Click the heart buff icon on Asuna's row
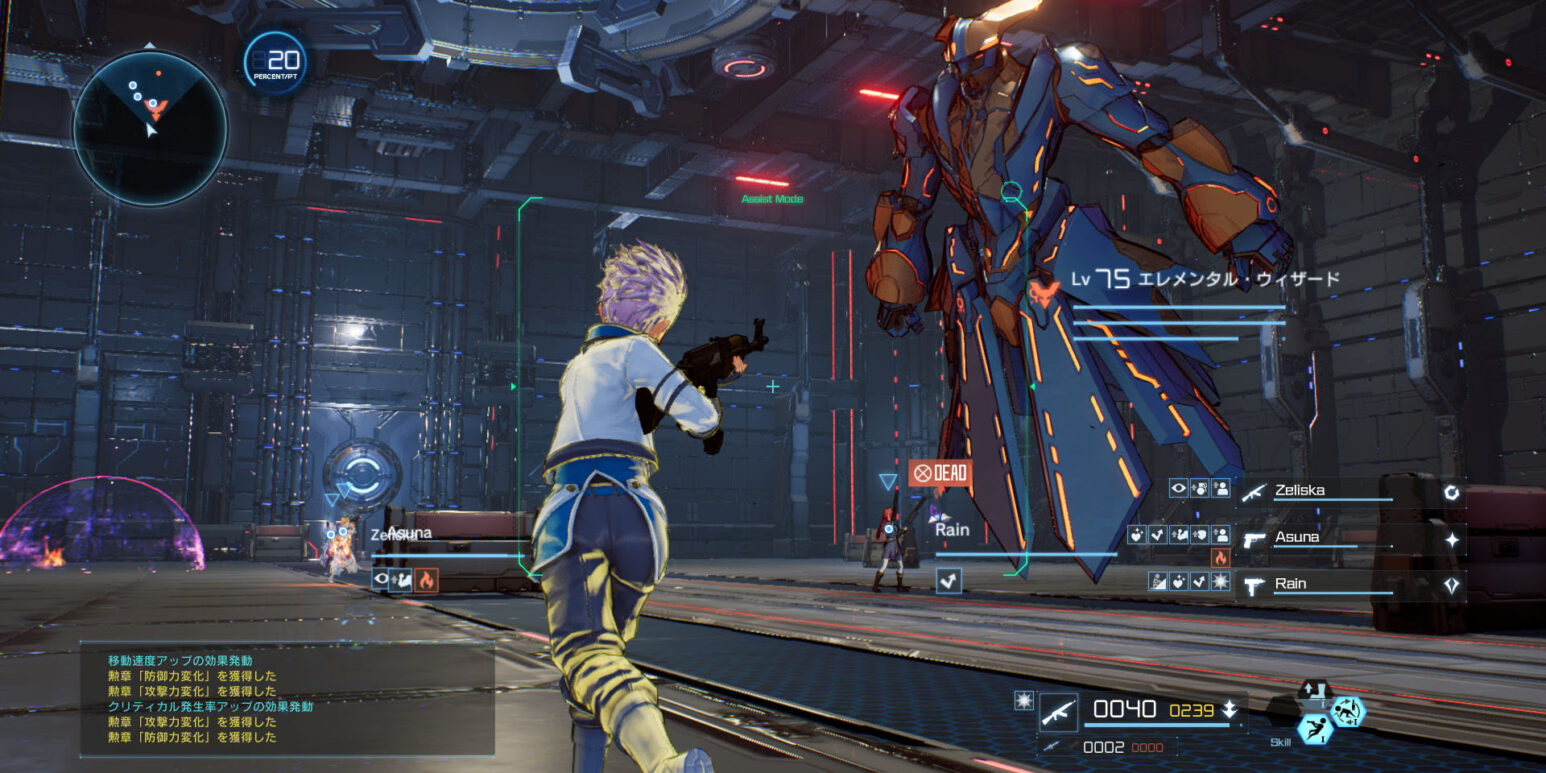The image size is (1546, 773). tap(1137, 535)
